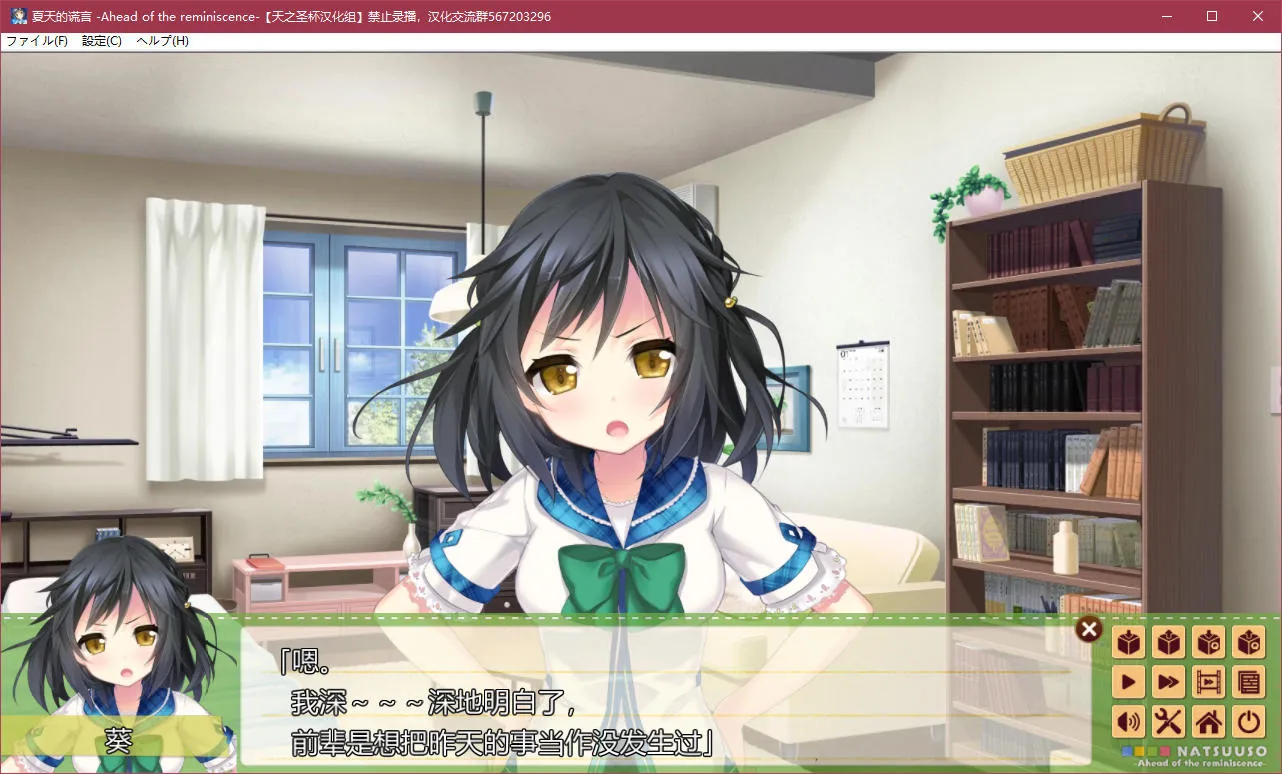Open the backlog text history icon
1282x774 pixels.
coord(1248,682)
